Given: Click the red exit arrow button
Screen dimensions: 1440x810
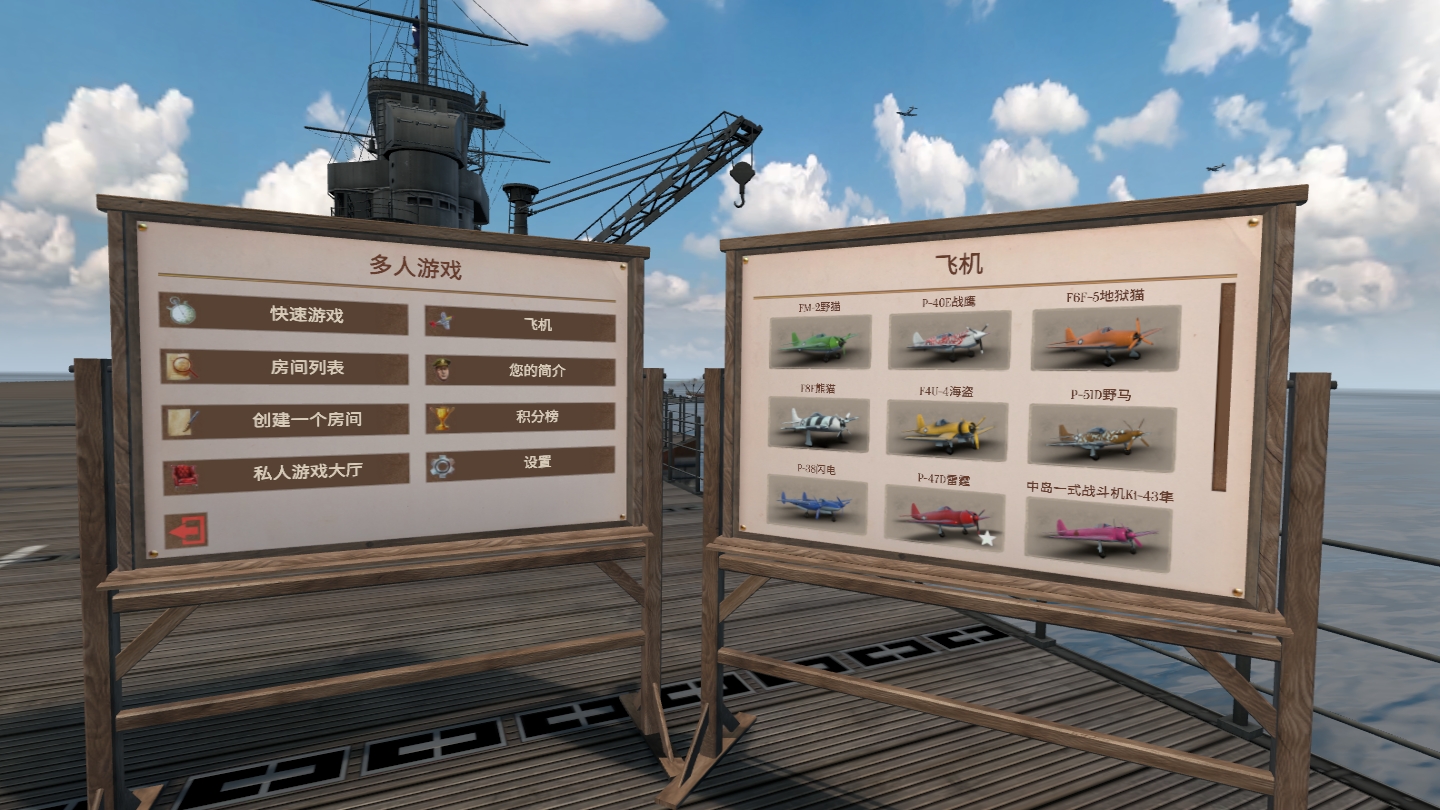Looking at the screenshot, I should point(186,531).
